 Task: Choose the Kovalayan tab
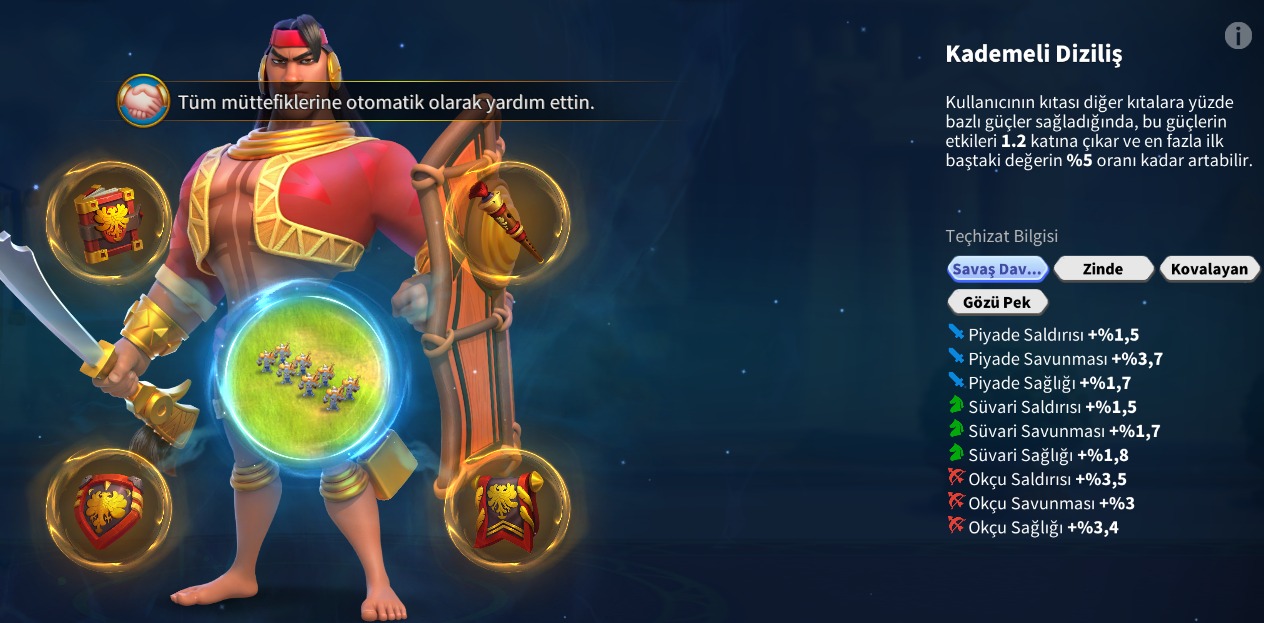[x=1209, y=269]
